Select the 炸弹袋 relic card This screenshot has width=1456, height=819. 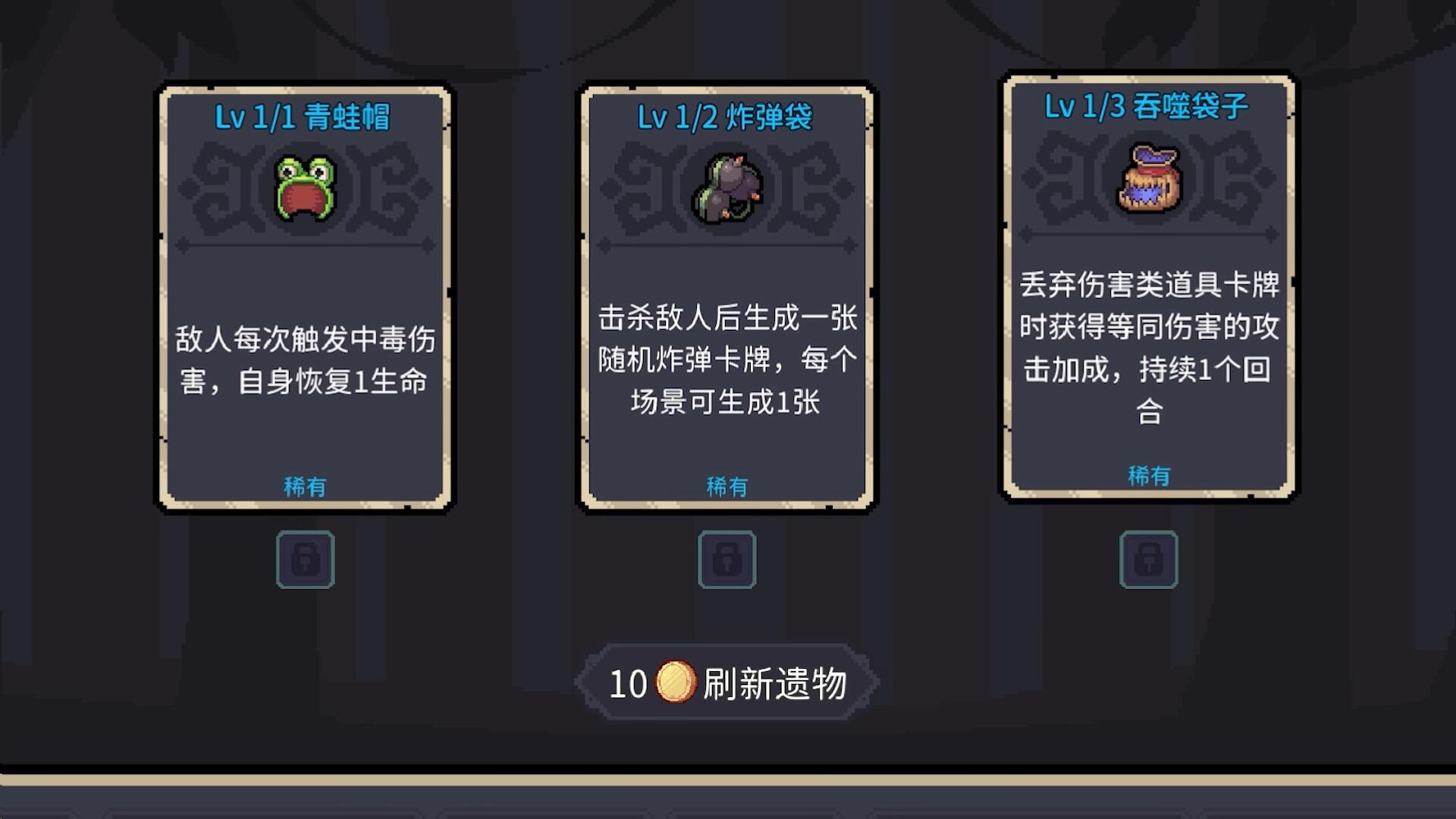(726, 296)
